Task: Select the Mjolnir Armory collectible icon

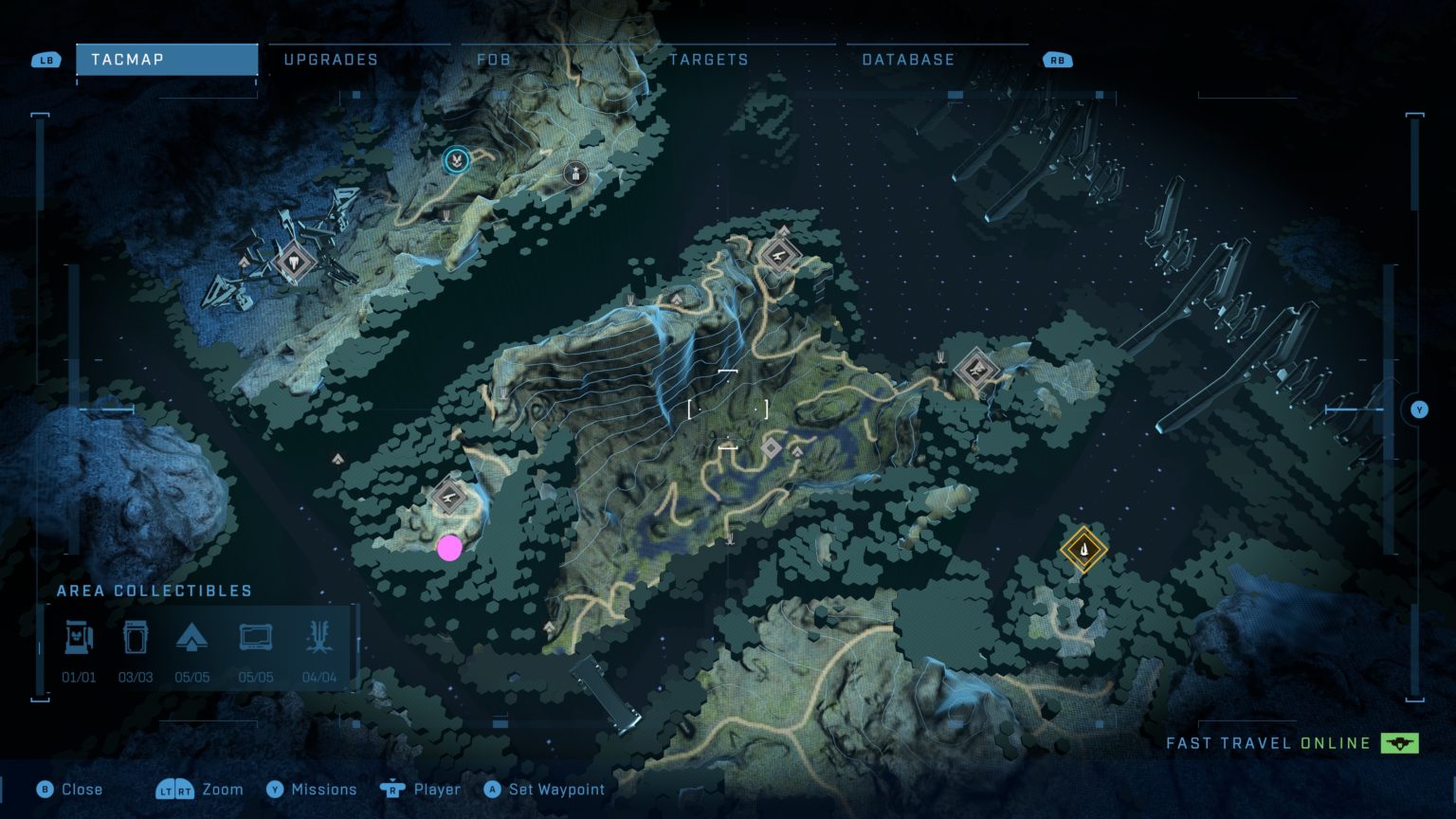Action: click(80, 637)
